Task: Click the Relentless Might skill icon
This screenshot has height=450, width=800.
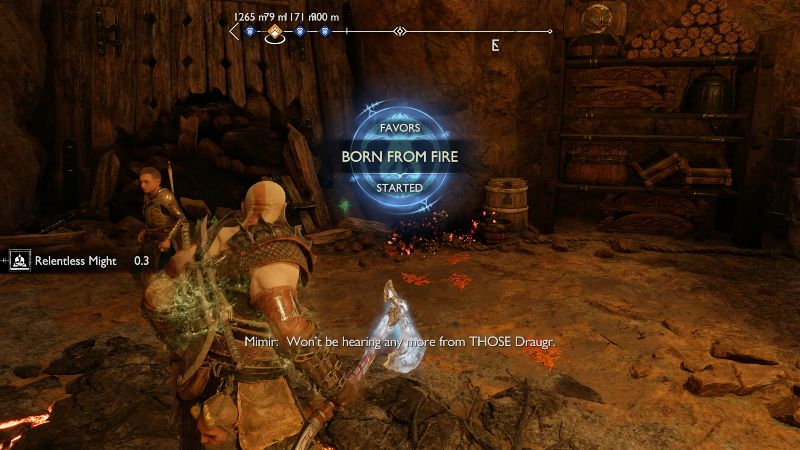Action: [x=19, y=261]
